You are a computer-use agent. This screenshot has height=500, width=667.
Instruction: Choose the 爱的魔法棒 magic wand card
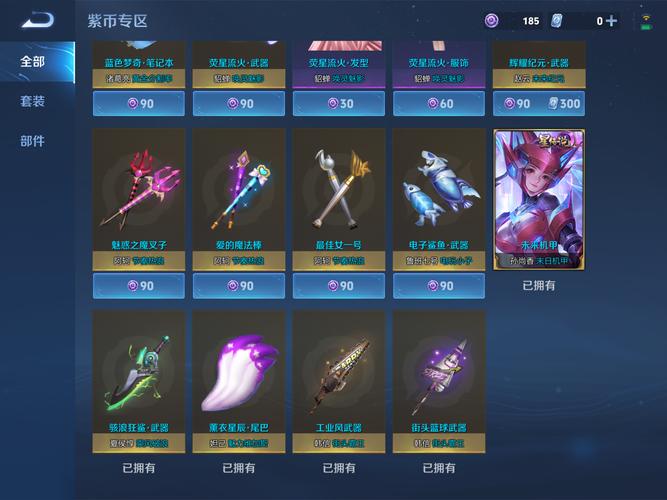click(x=238, y=198)
